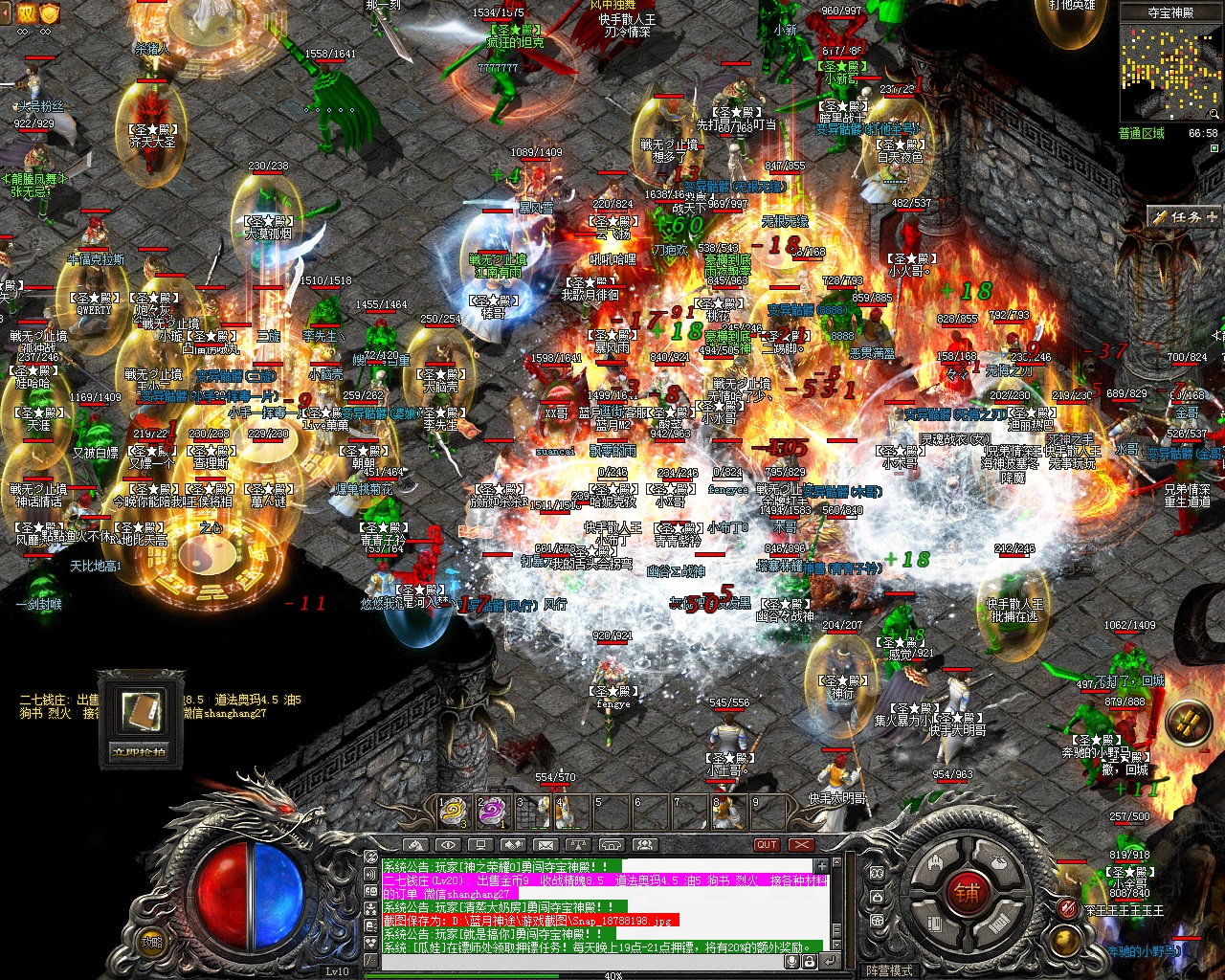Click the balance scale toolbar icon
The width and height of the screenshot is (1225, 980).
pos(578,845)
